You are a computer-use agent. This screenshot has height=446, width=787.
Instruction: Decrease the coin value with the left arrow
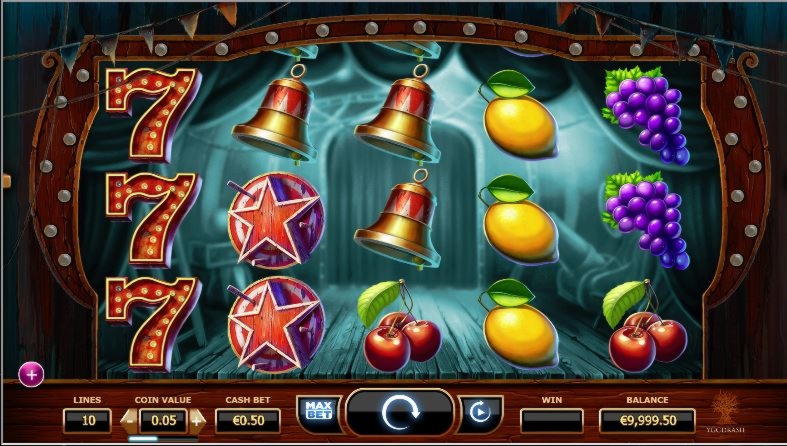(x=127, y=420)
